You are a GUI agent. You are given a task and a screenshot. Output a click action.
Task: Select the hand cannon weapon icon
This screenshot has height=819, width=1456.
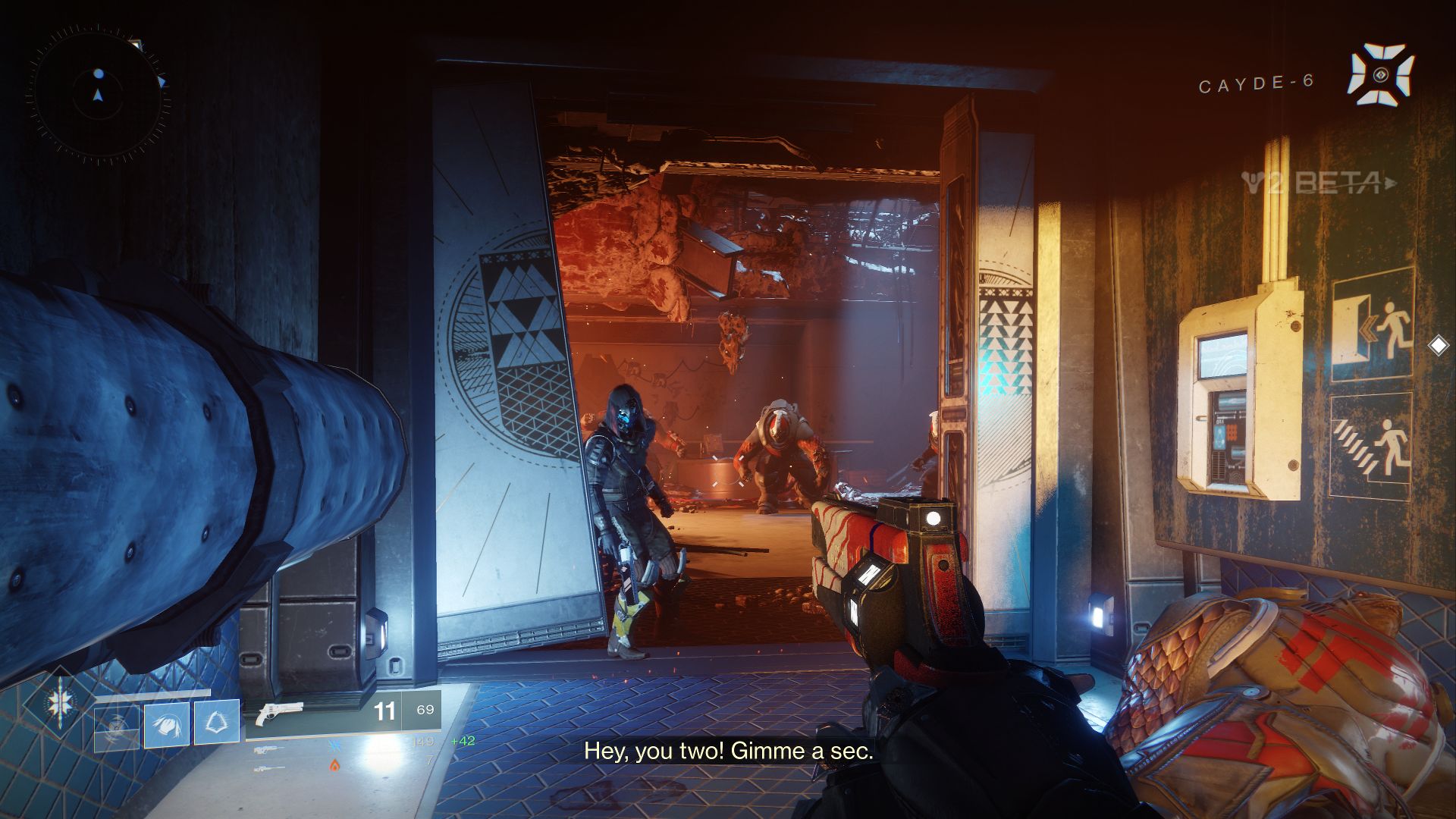(278, 714)
